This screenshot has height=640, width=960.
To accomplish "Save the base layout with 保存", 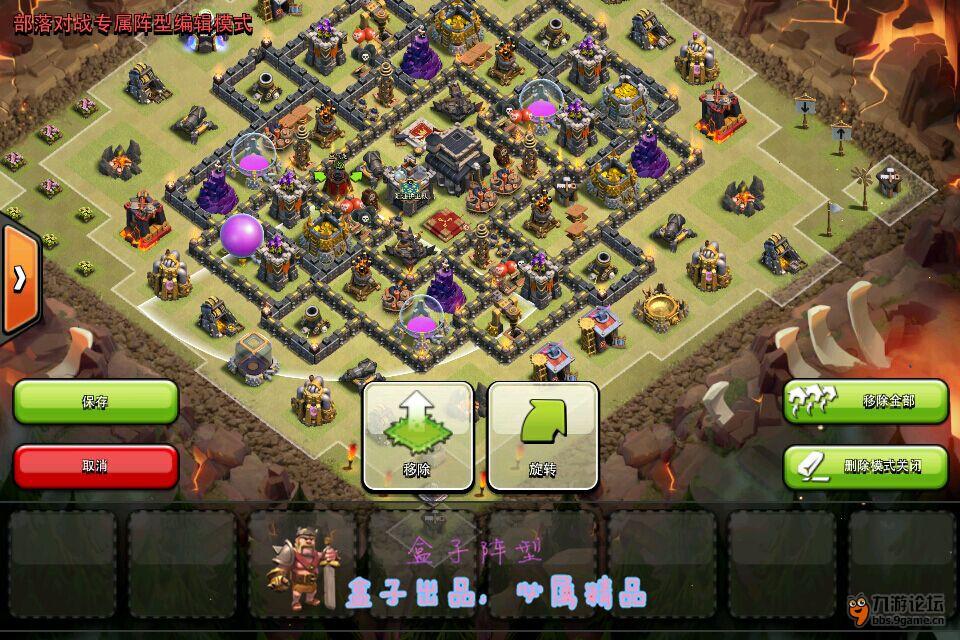I will coord(96,402).
